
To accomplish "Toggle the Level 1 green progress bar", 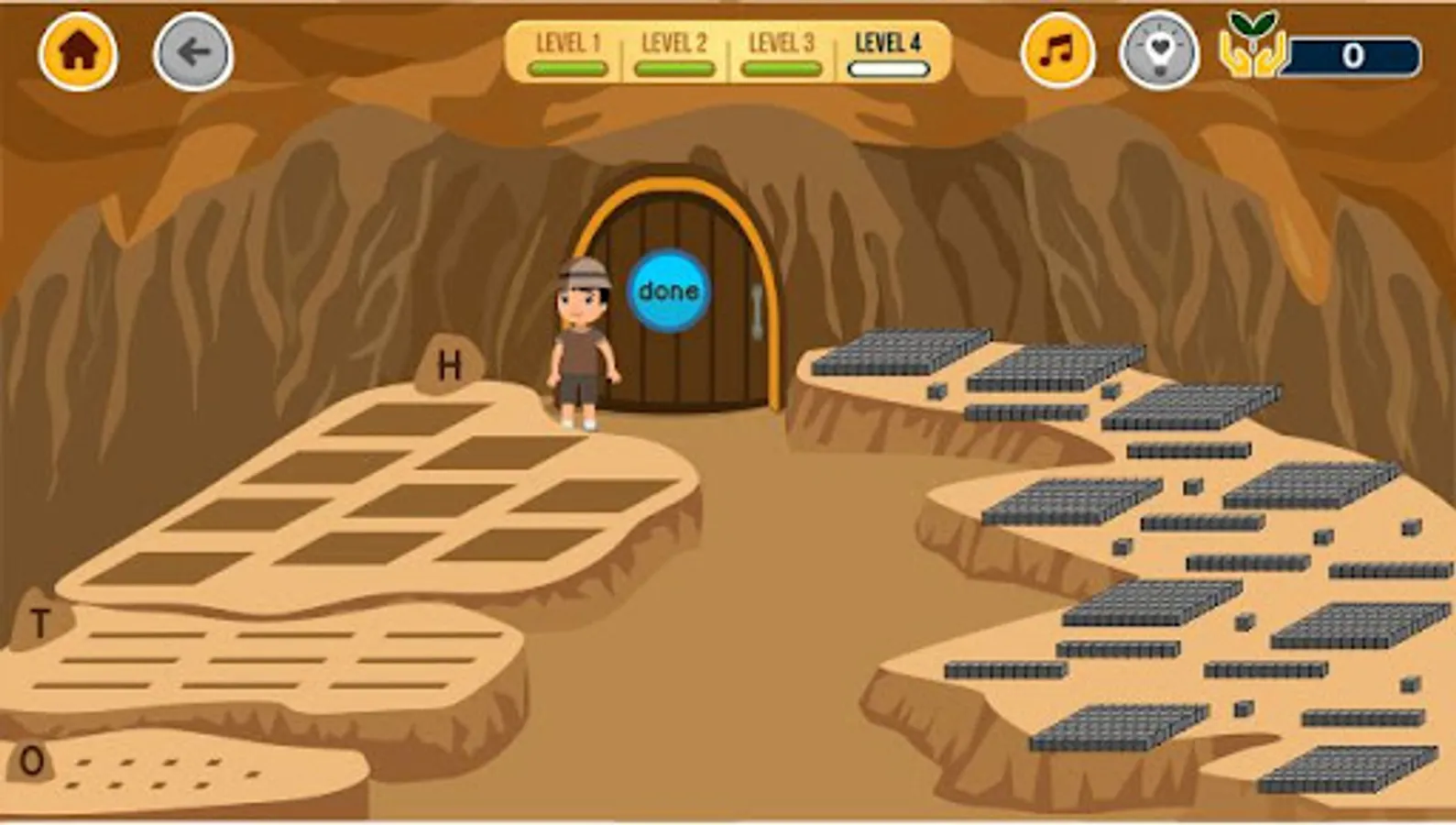I will 568,65.
